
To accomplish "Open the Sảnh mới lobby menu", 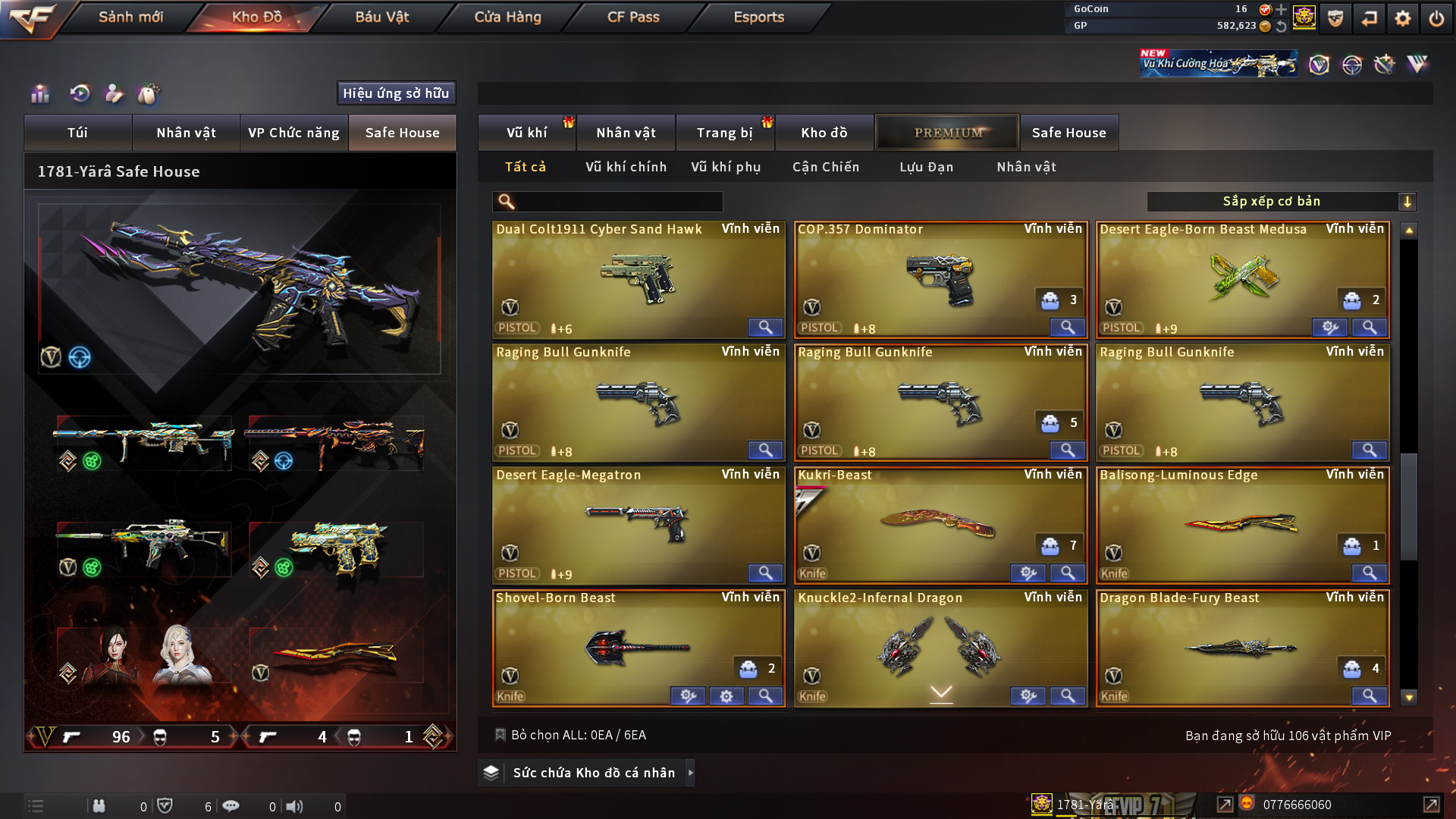I will coord(130,17).
